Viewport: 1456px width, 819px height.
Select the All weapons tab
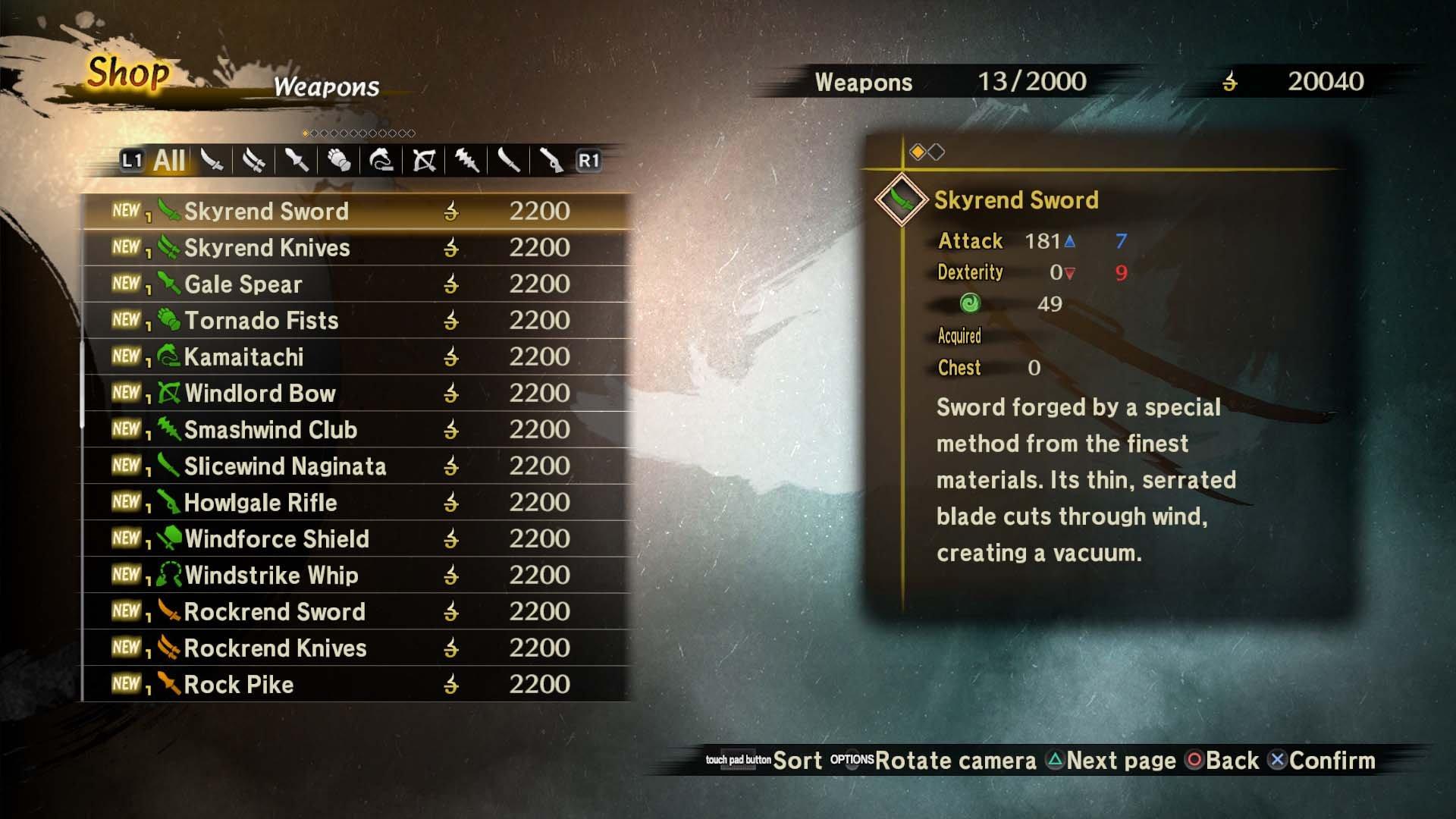click(168, 161)
